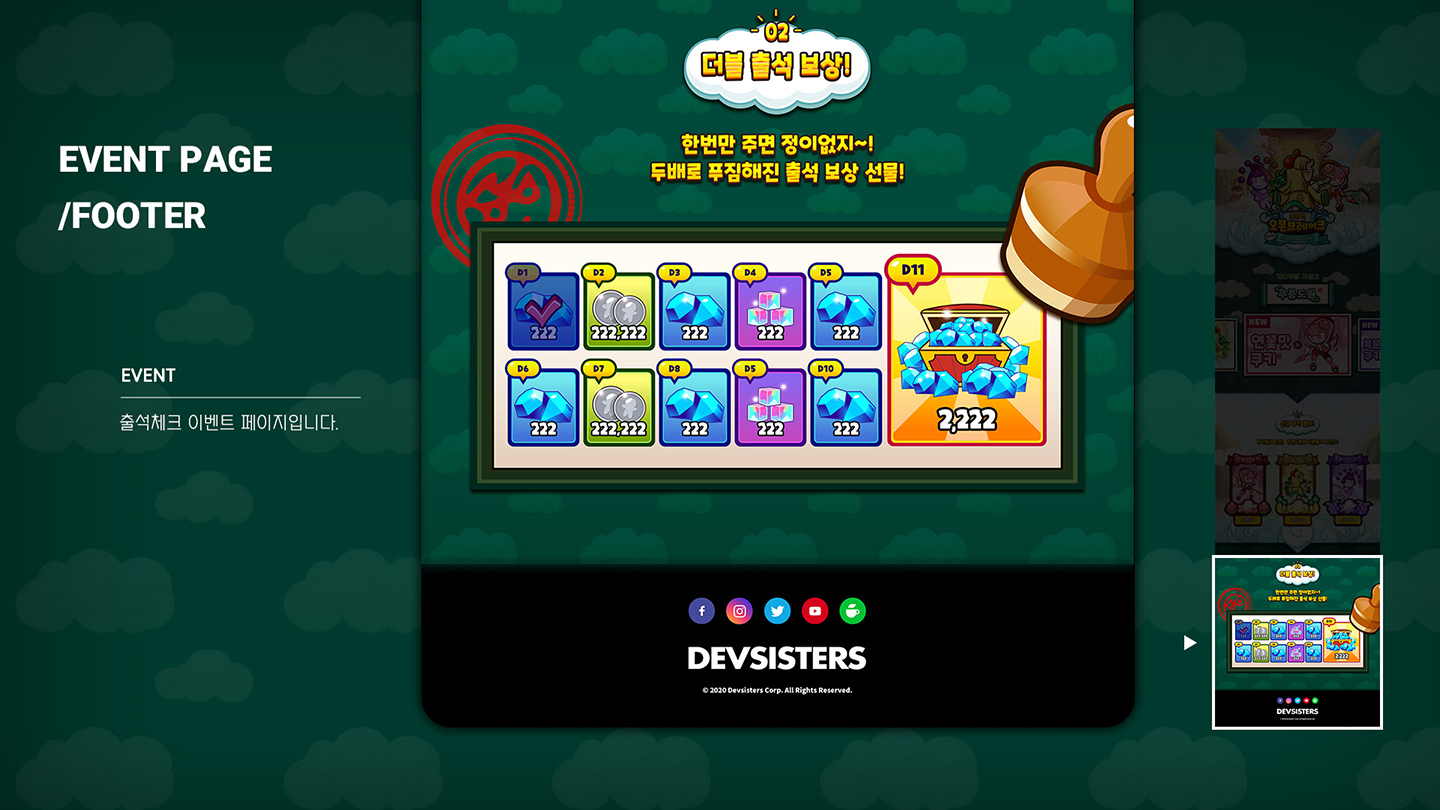Select the checked D1 reward tile
Viewport: 1440px width, 810px height.
[543, 311]
